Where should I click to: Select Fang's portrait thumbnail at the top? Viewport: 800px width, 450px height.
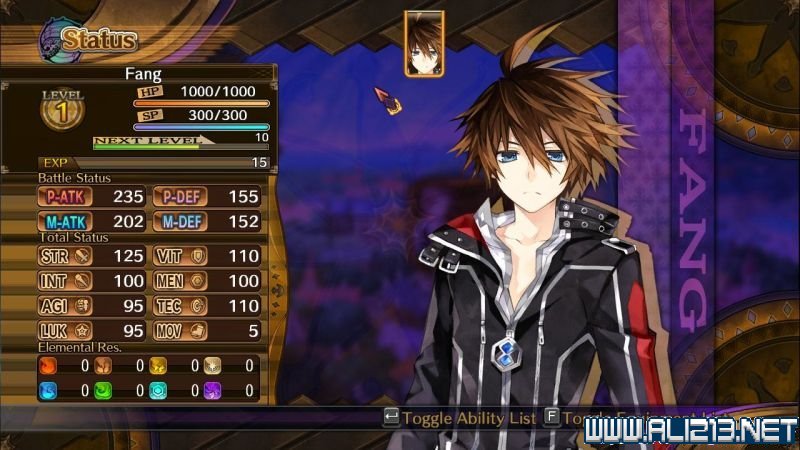tap(424, 44)
